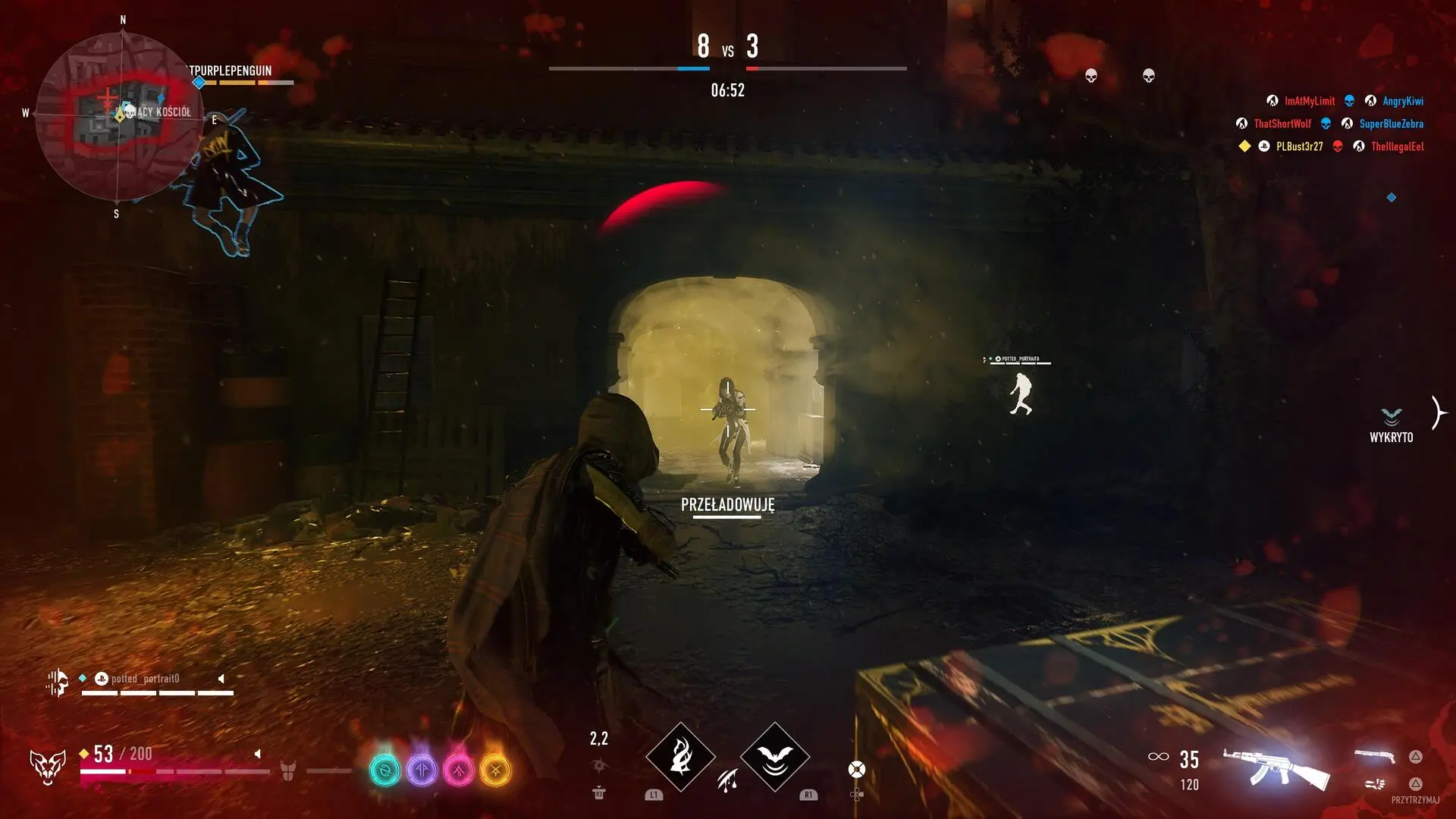1456x819 pixels.
Task: Select the pistol weapon slot icon
Action: pyautogui.click(x=1374, y=758)
